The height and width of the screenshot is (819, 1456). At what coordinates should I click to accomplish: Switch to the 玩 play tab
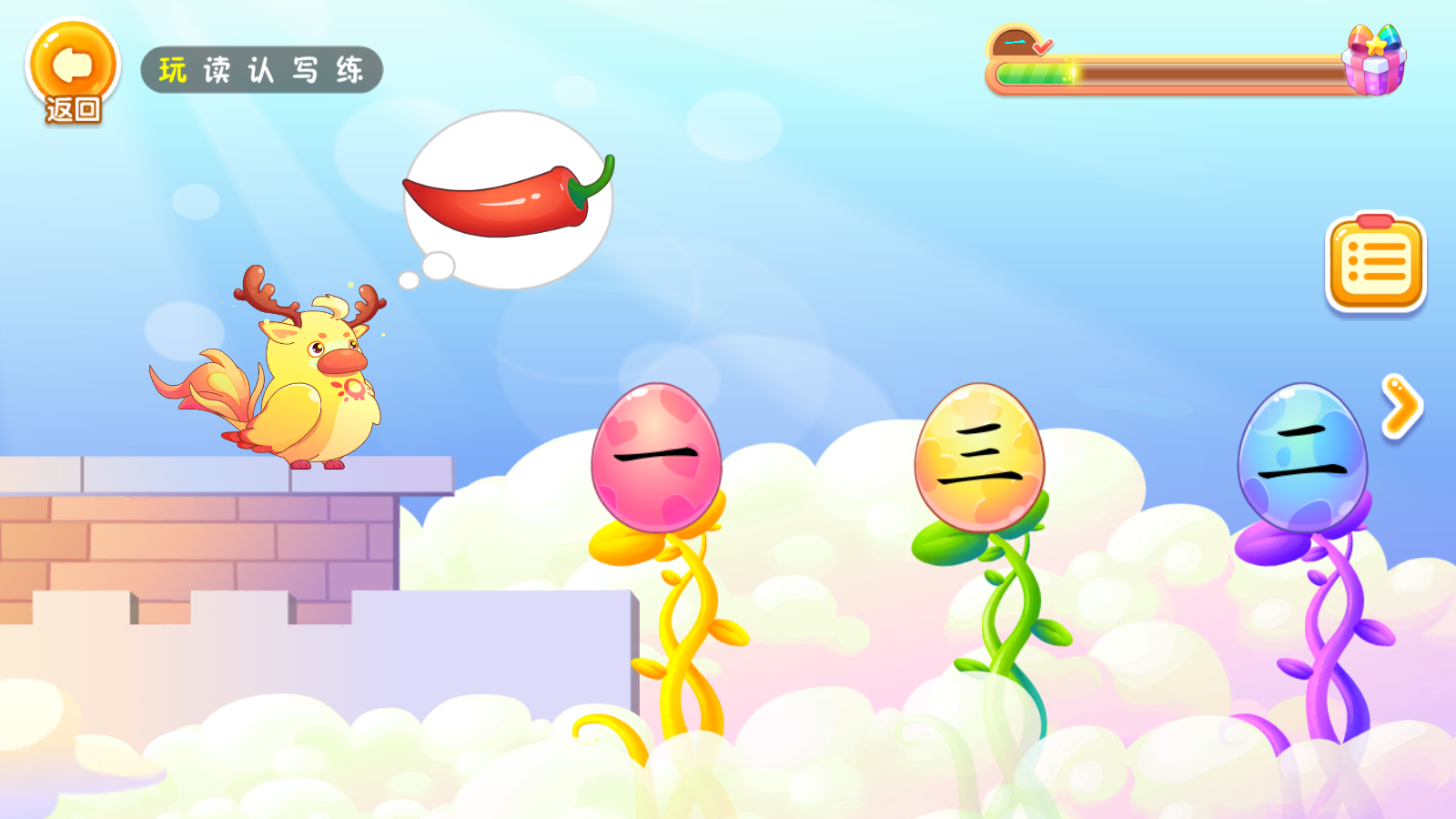coord(172,70)
